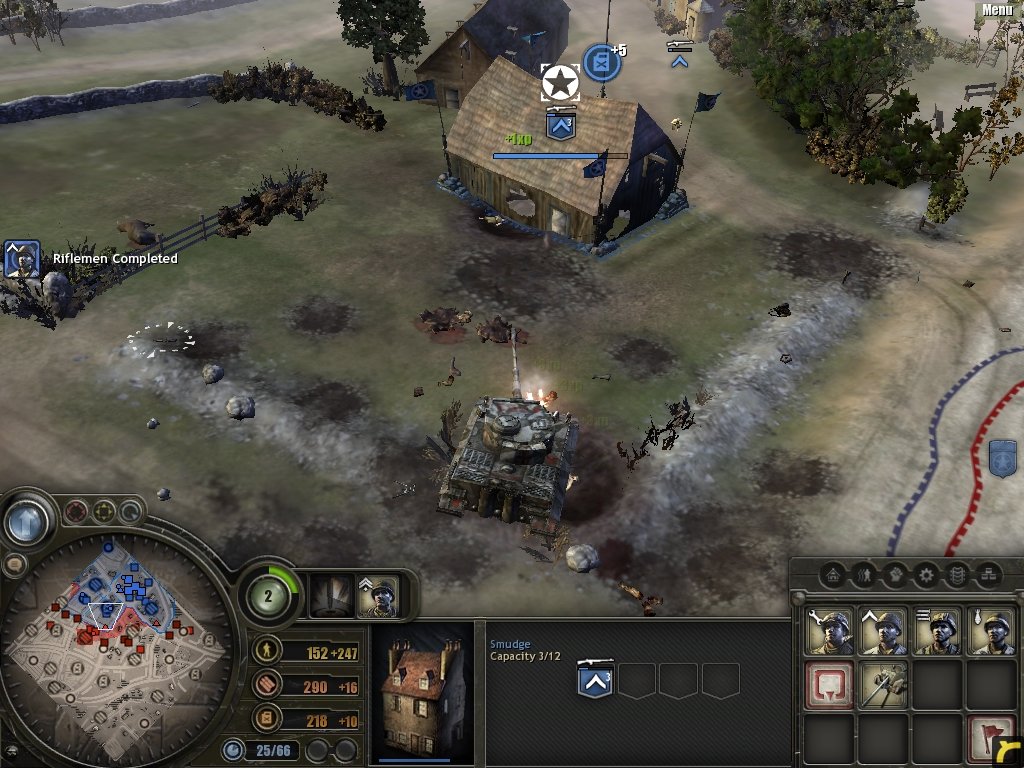
Task: Select the blue up-arrow button above the minimap
Action: pos(29,521)
